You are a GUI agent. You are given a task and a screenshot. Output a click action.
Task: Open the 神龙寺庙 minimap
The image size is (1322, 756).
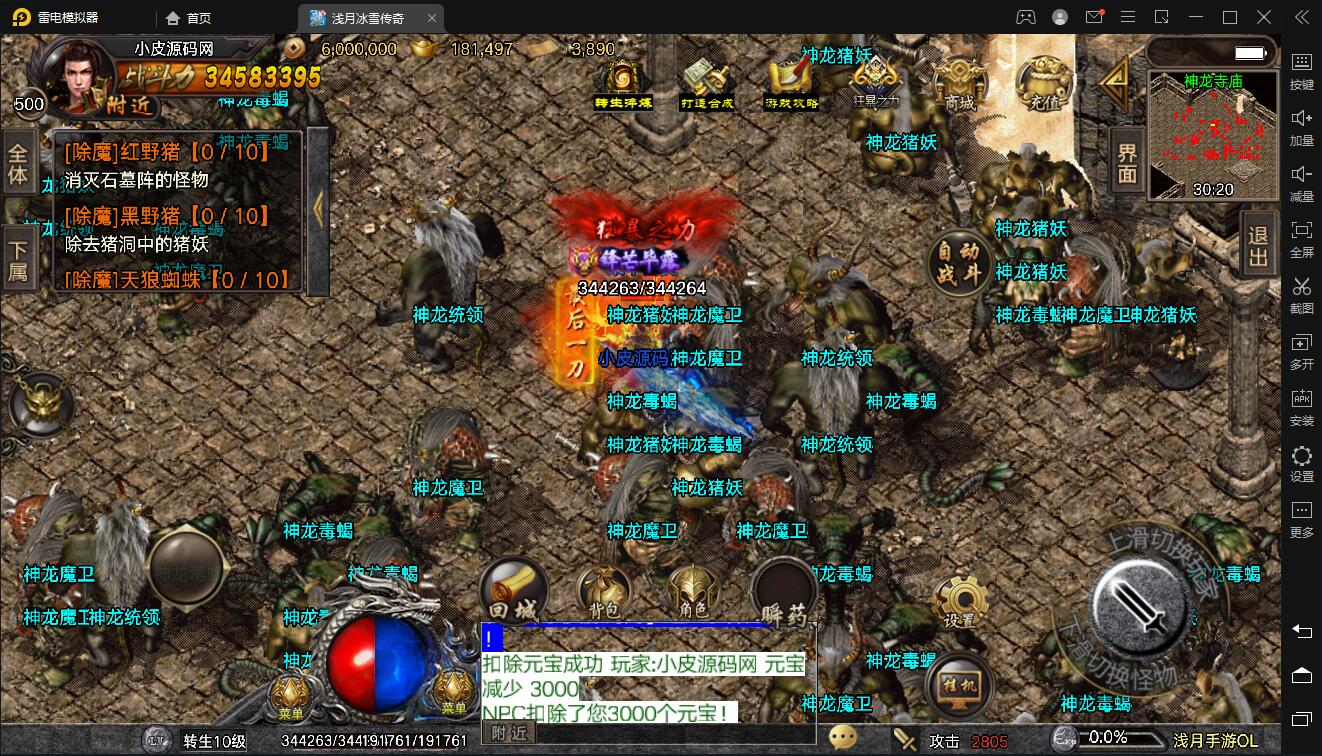click(1212, 137)
